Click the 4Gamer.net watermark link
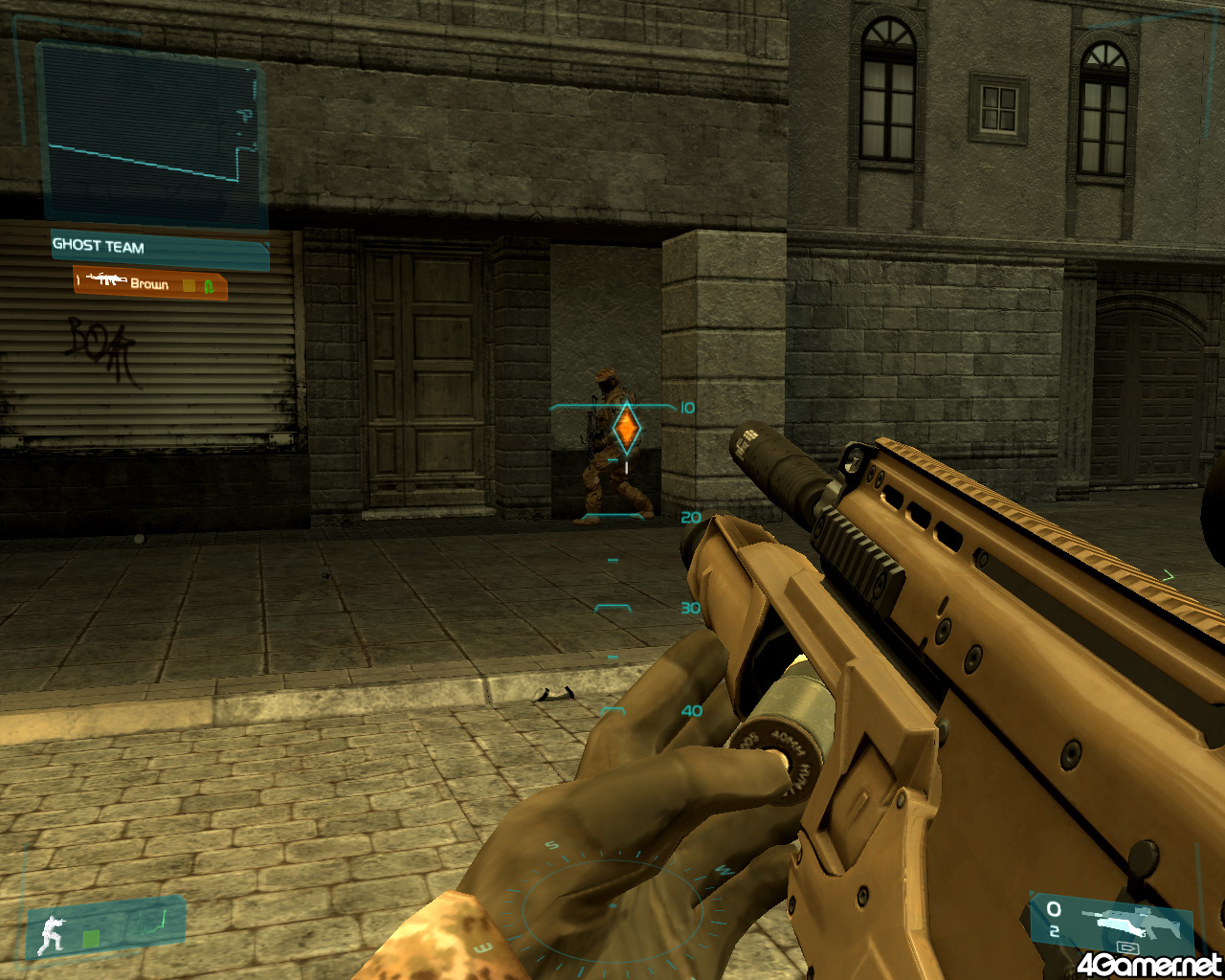The height and width of the screenshot is (980, 1225). tap(1148, 965)
